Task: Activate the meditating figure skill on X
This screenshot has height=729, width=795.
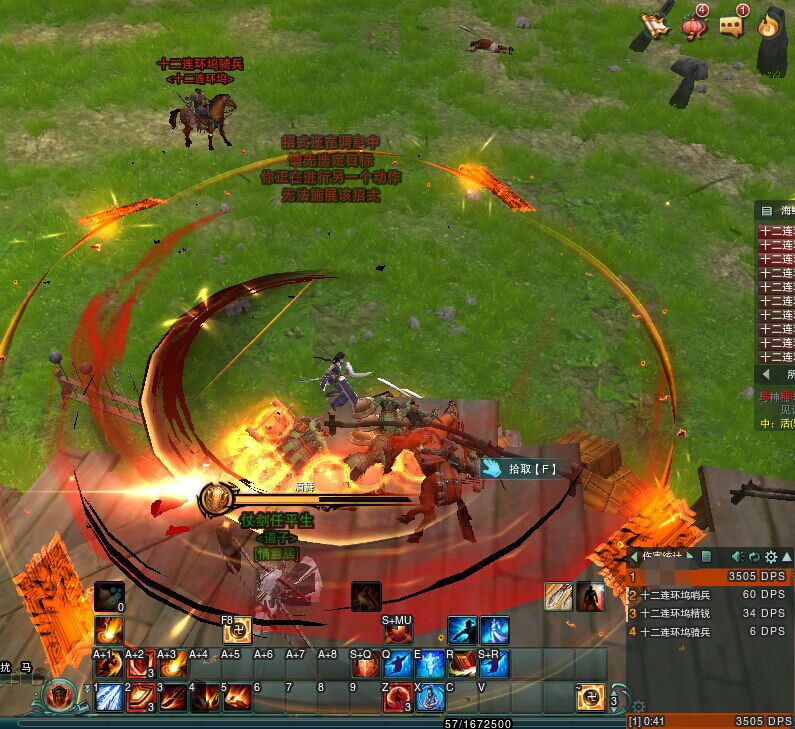Action: [429, 697]
